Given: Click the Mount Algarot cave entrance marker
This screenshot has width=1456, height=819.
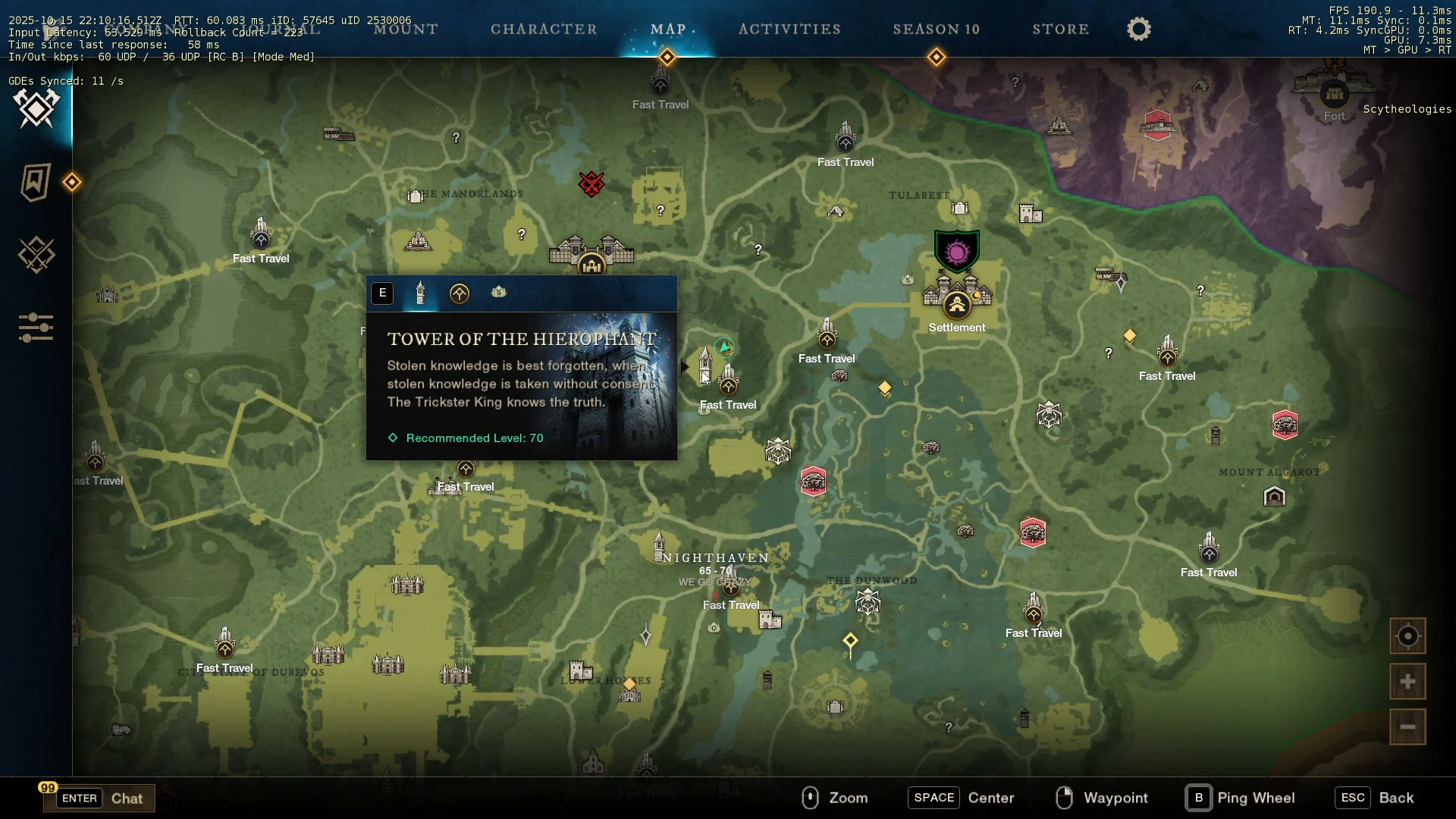Looking at the screenshot, I should tap(1275, 497).
